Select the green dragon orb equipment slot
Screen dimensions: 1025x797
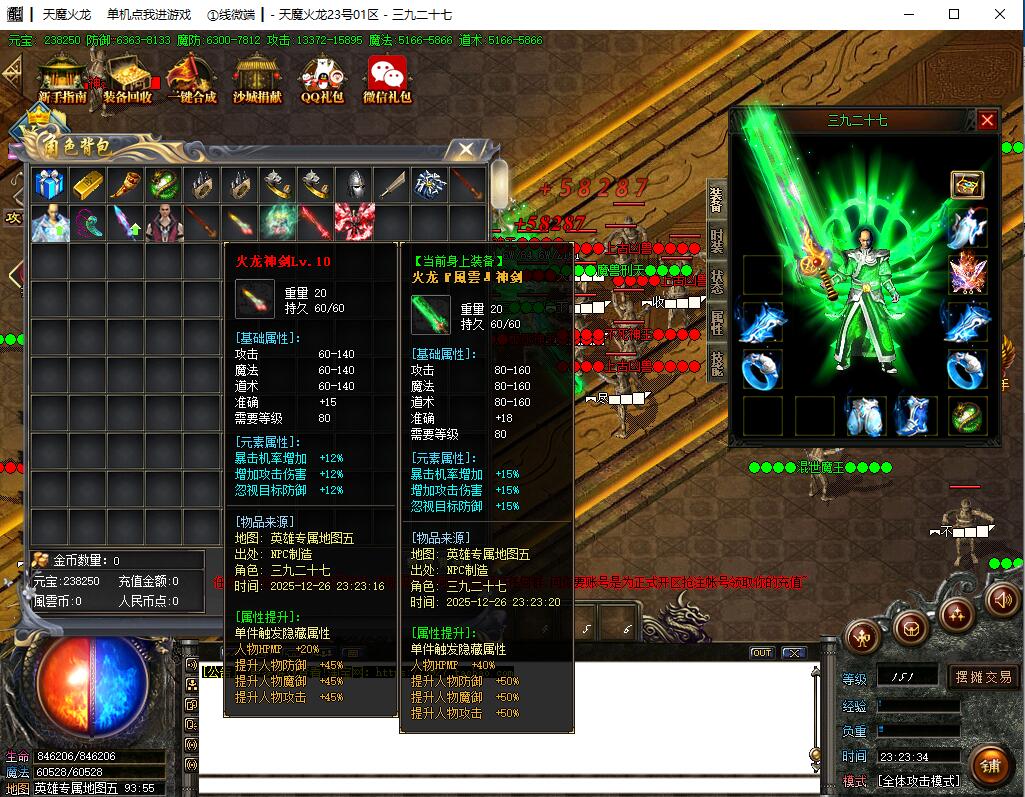coord(967,415)
